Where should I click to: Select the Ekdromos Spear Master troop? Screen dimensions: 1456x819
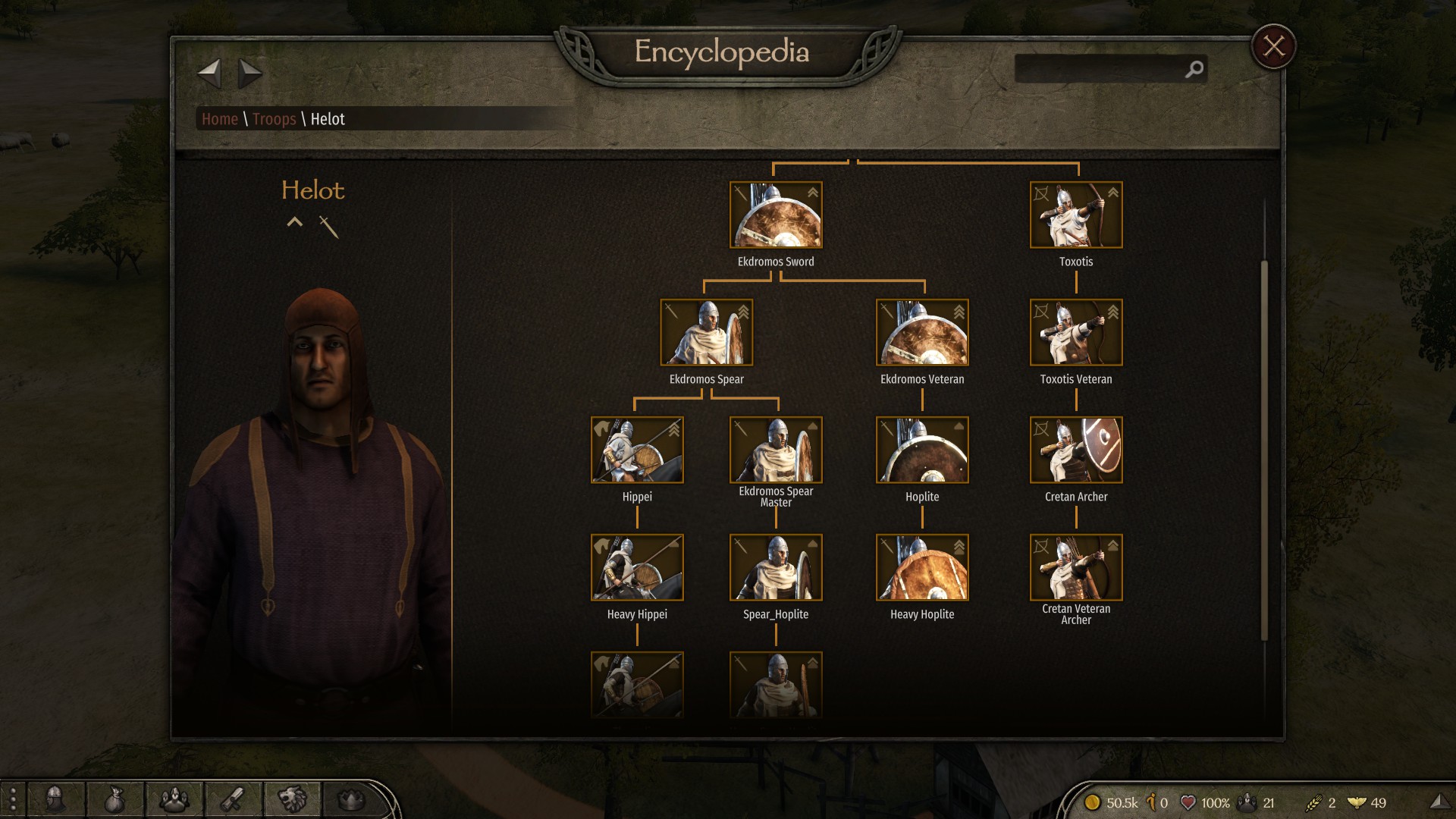coord(776,450)
